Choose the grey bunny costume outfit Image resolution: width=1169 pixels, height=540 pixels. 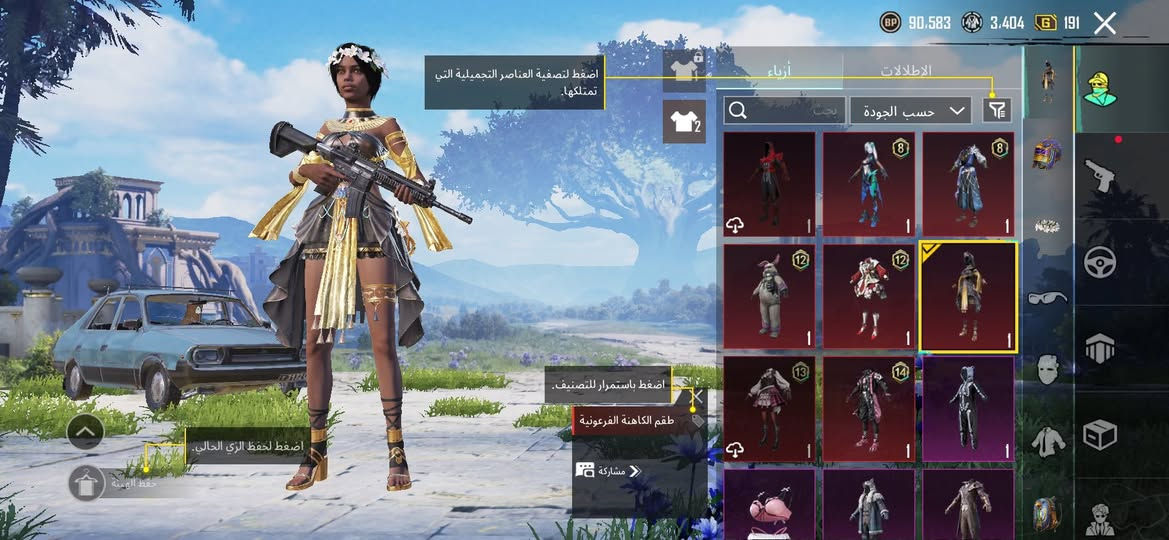(x=769, y=296)
